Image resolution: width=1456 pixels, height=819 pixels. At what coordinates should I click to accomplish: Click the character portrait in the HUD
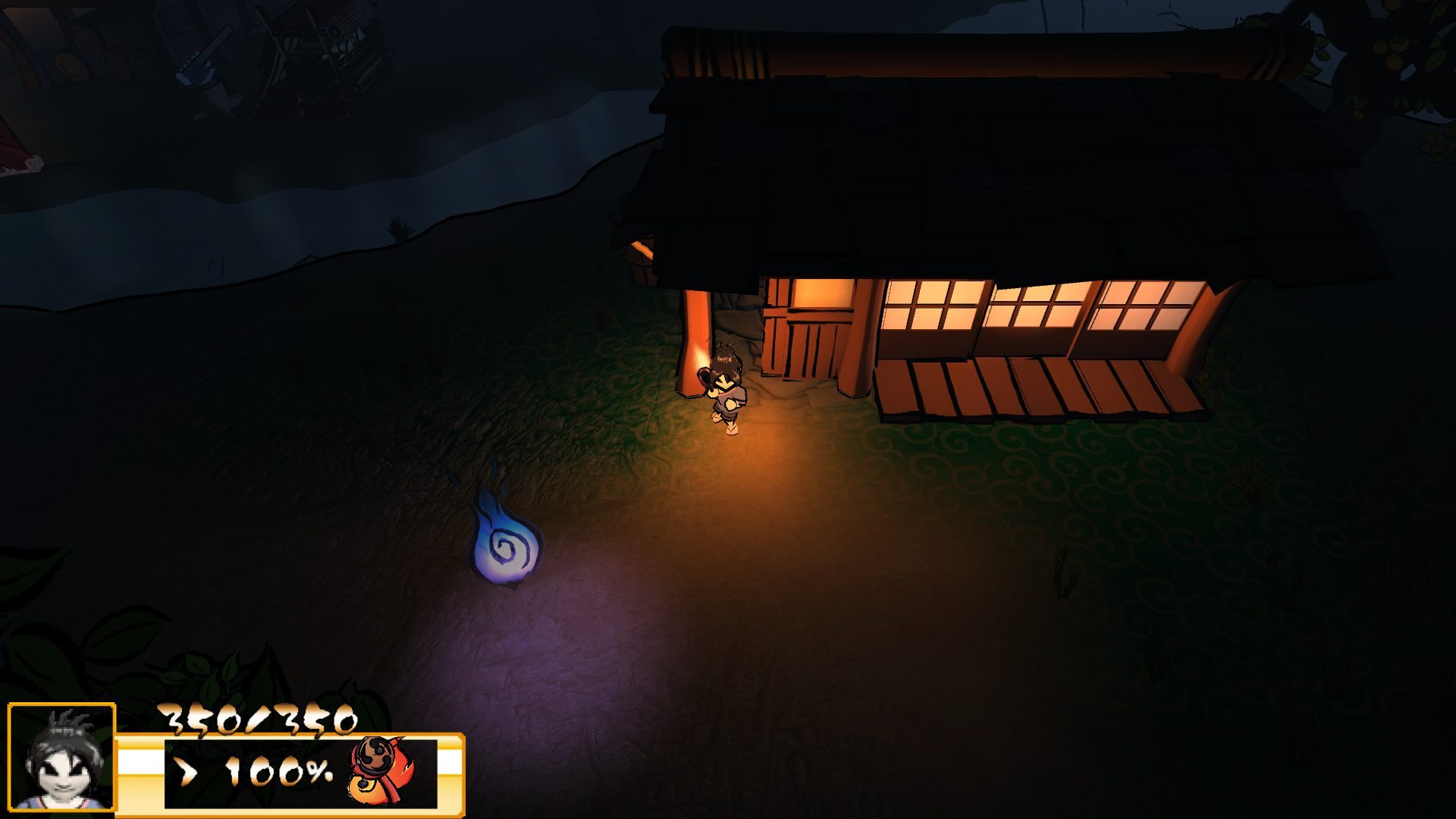click(61, 757)
